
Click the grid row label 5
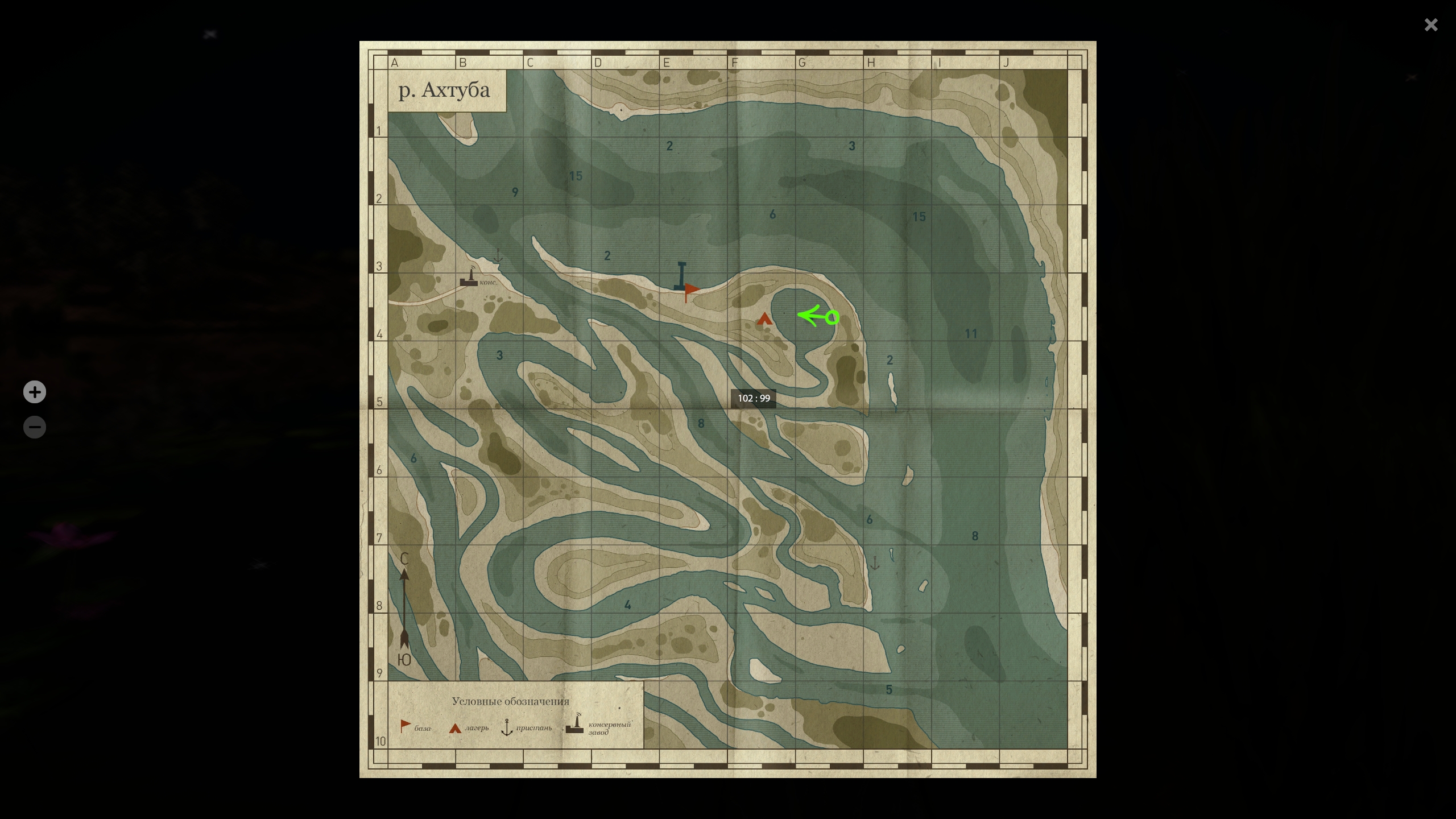380,401
